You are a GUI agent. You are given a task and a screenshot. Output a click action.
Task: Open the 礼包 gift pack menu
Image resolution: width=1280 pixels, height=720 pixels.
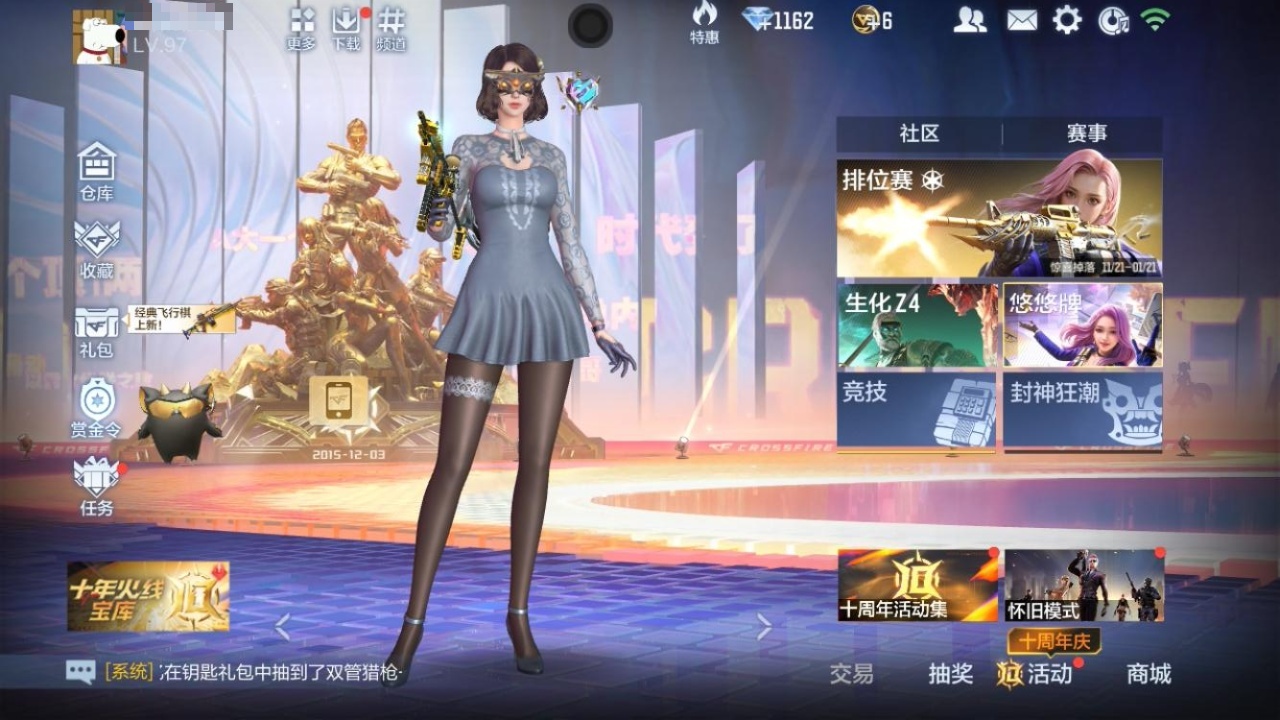tap(97, 330)
